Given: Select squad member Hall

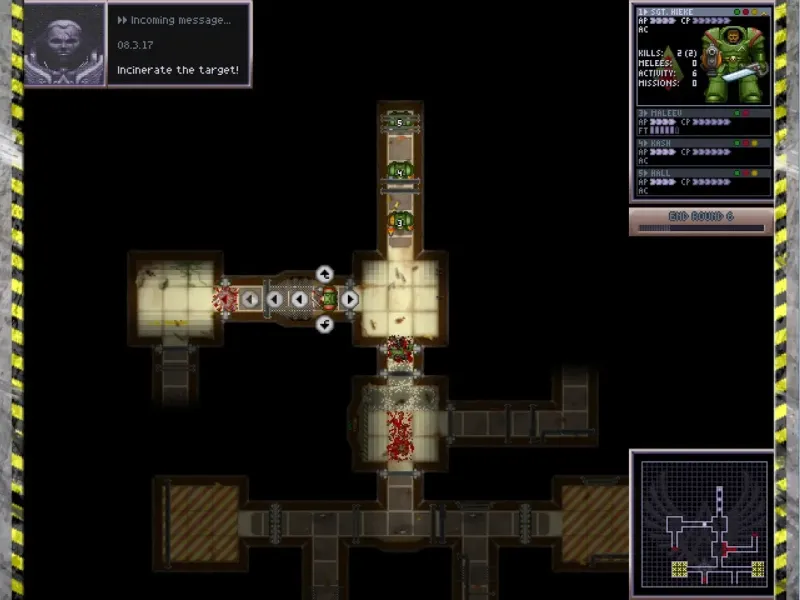Looking at the screenshot, I should tap(703, 181).
